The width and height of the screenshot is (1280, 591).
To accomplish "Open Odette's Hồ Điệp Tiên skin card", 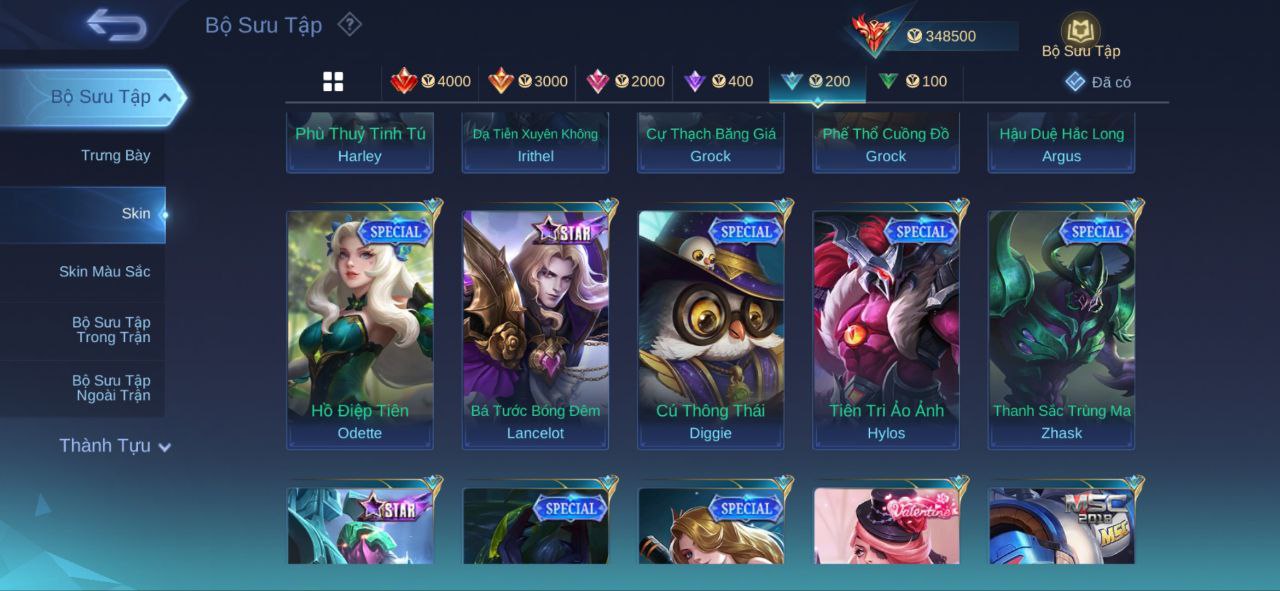I will (360, 328).
